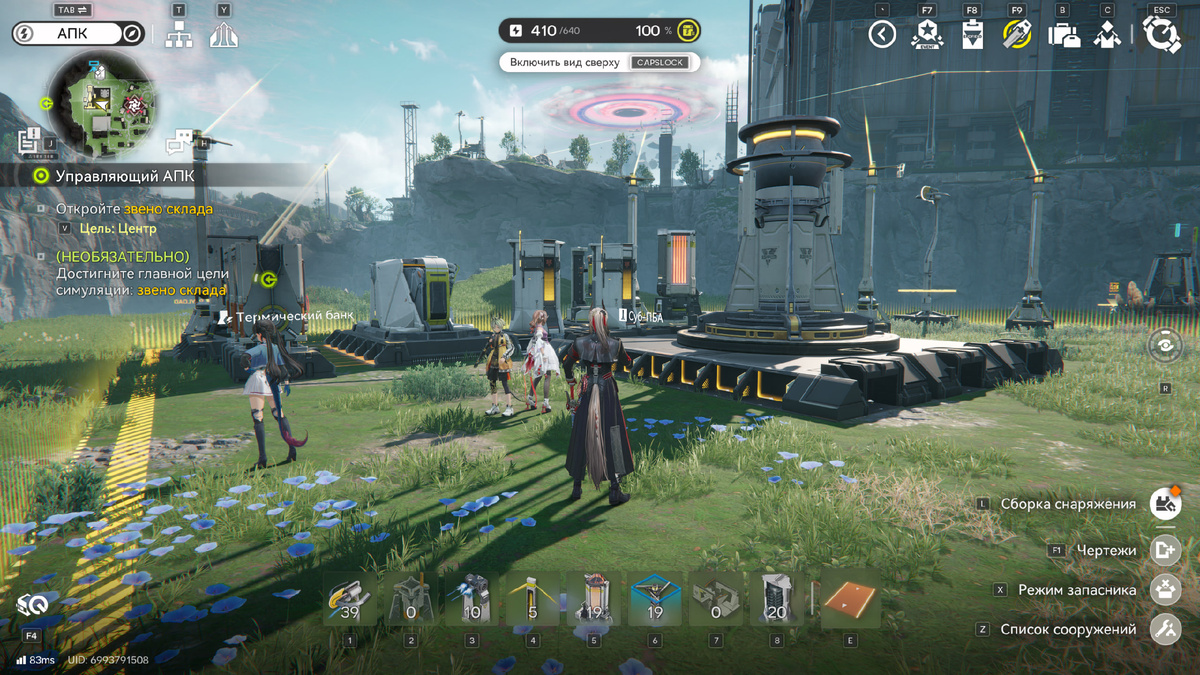Open Список сооружений list
The image size is (1200, 675).
click(x=1165, y=630)
